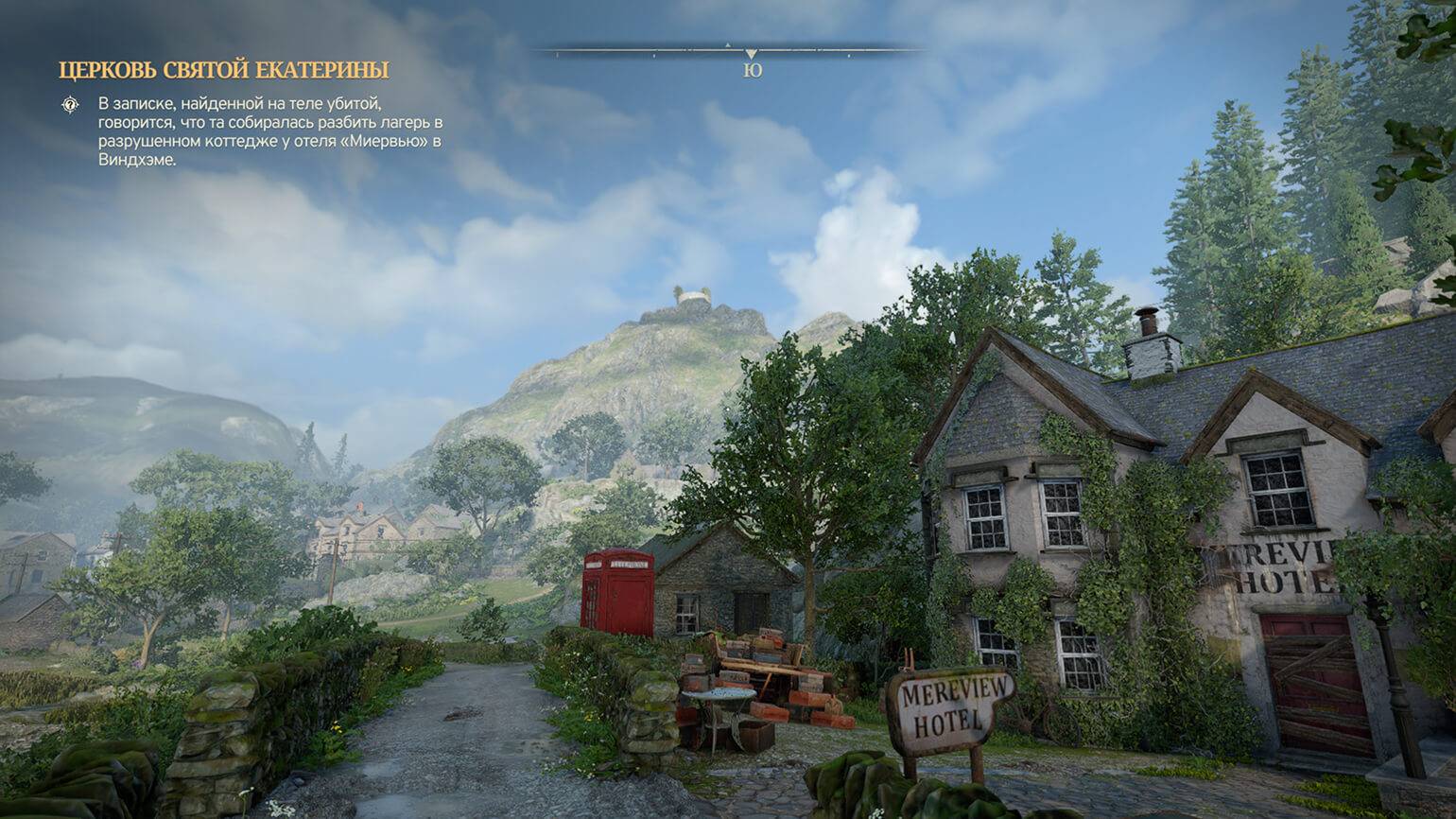Click the compass bar's south marker
This screenshot has width=1456, height=819.
pyautogui.click(x=752, y=69)
